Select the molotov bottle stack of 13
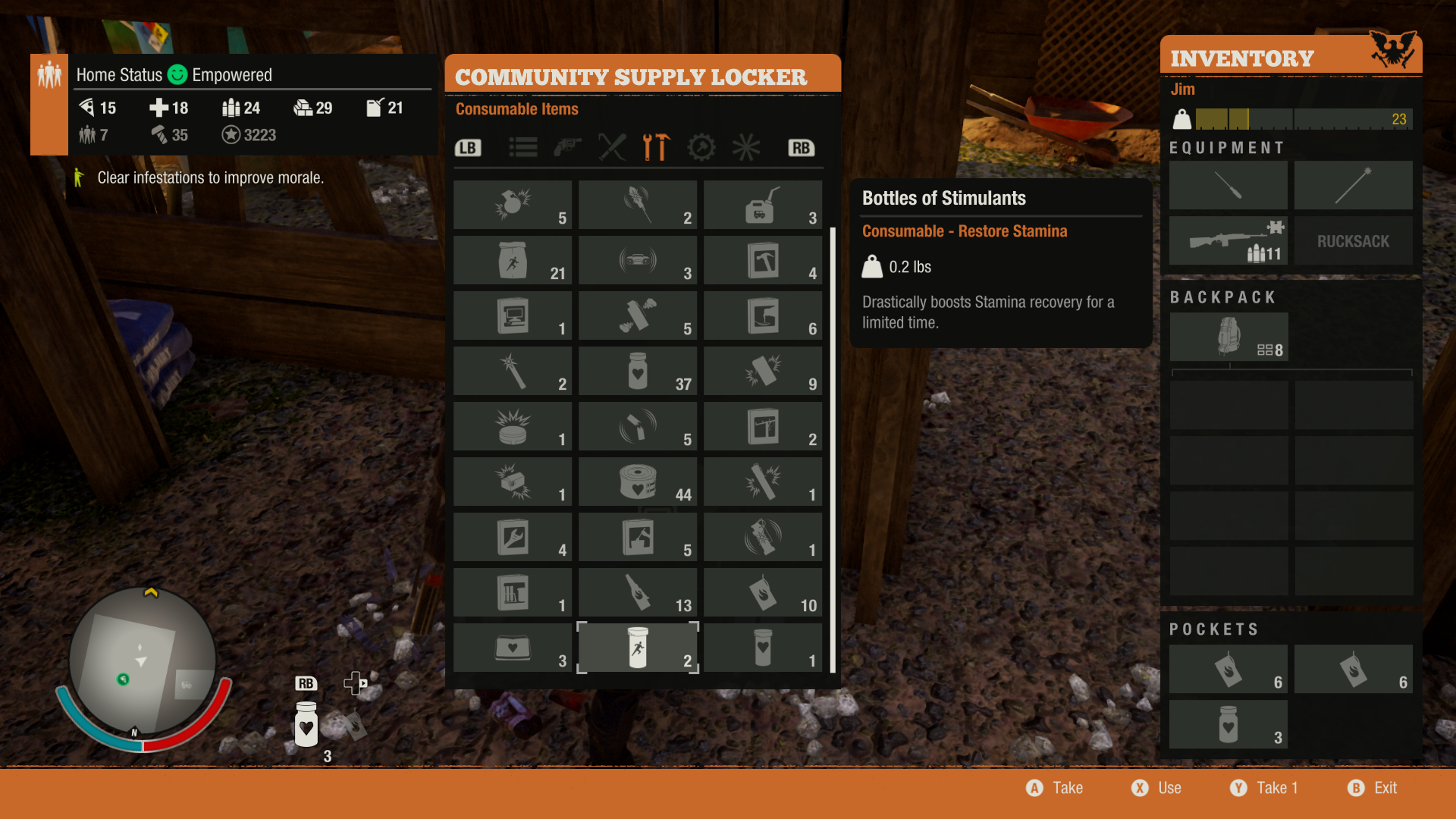The height and width of the screenshot is (819, 1456). click(x=638, y=592)
